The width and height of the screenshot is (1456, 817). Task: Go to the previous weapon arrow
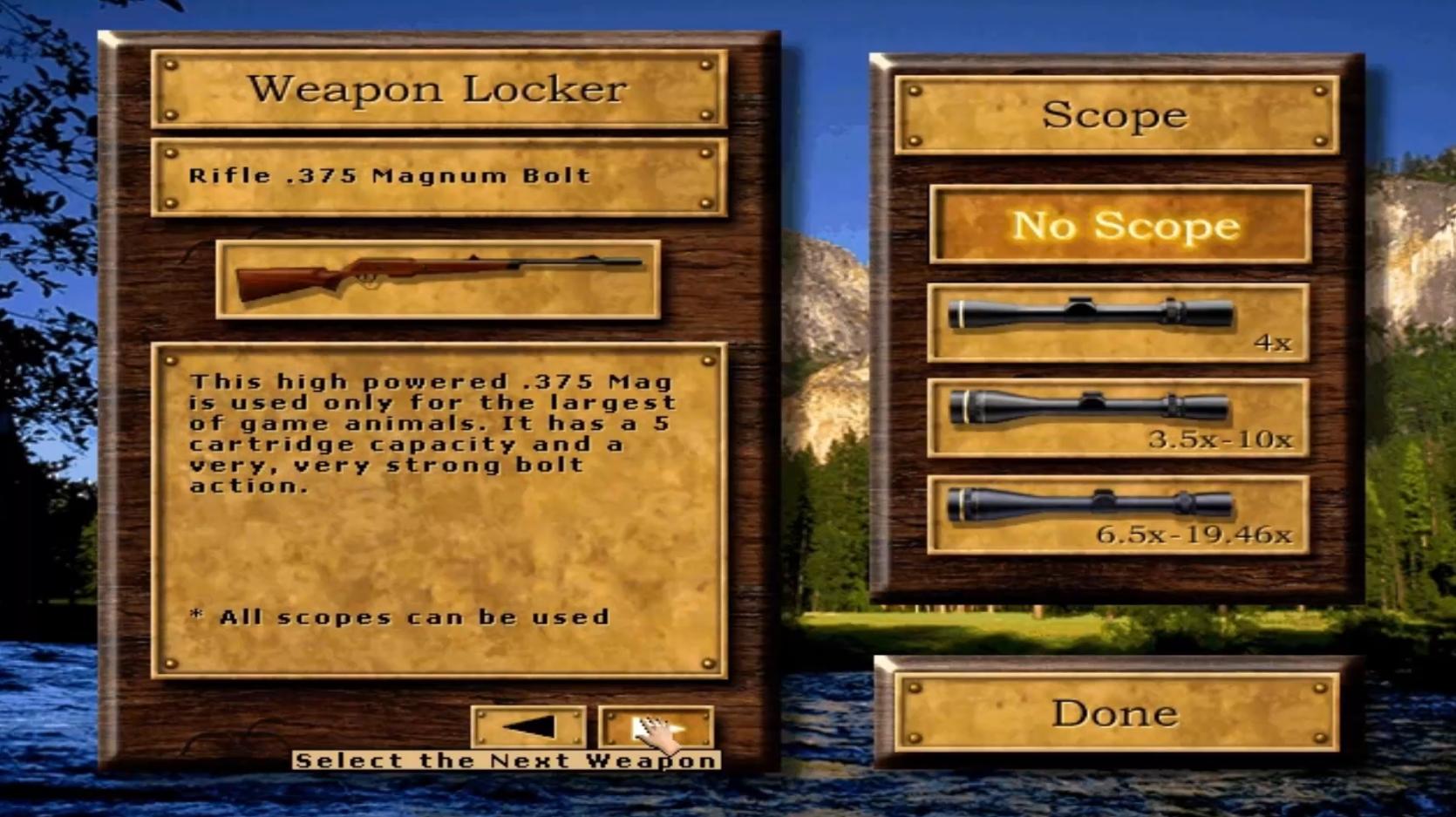[x=528, y=726]
